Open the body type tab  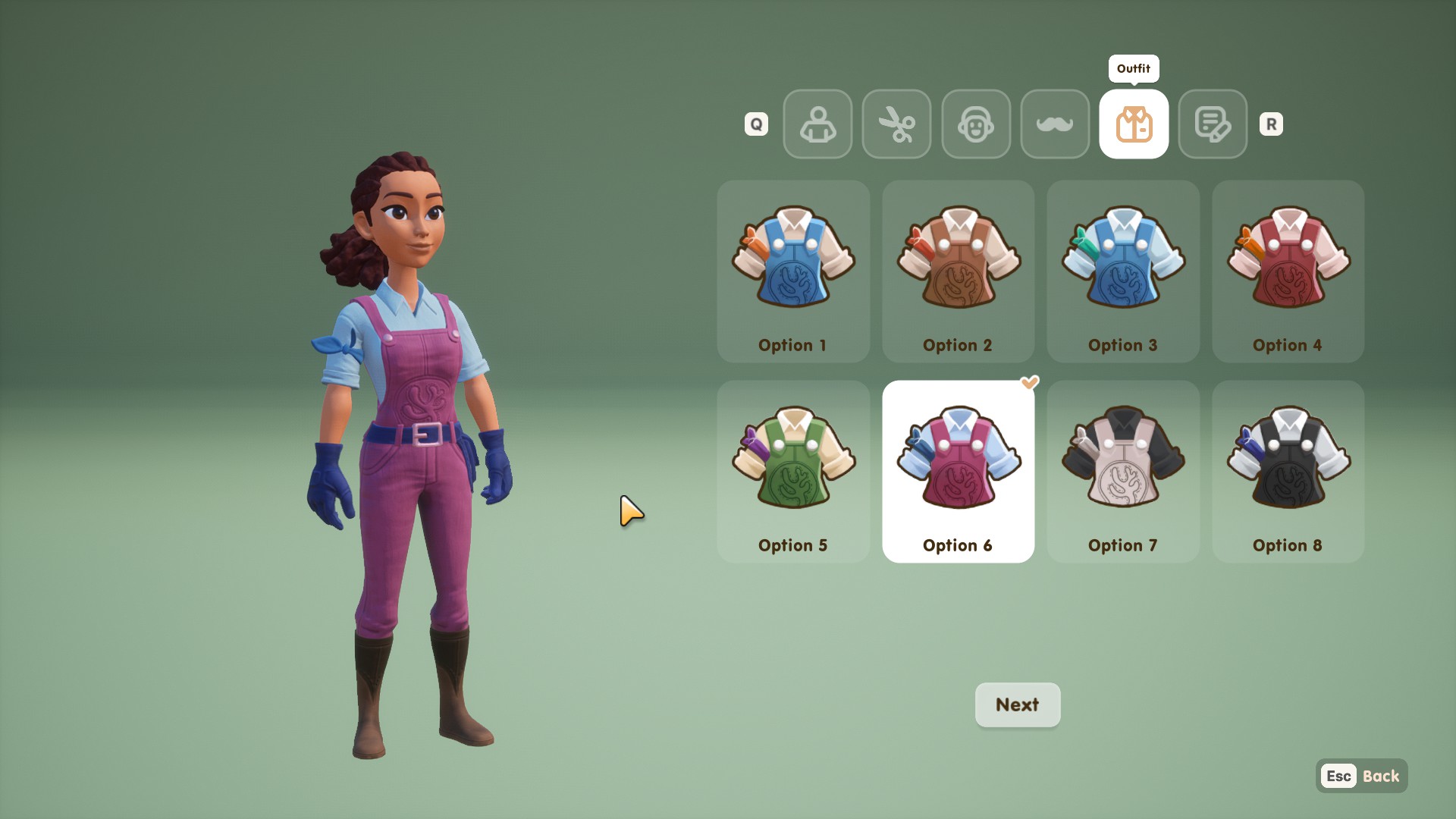tap(817, 124)
